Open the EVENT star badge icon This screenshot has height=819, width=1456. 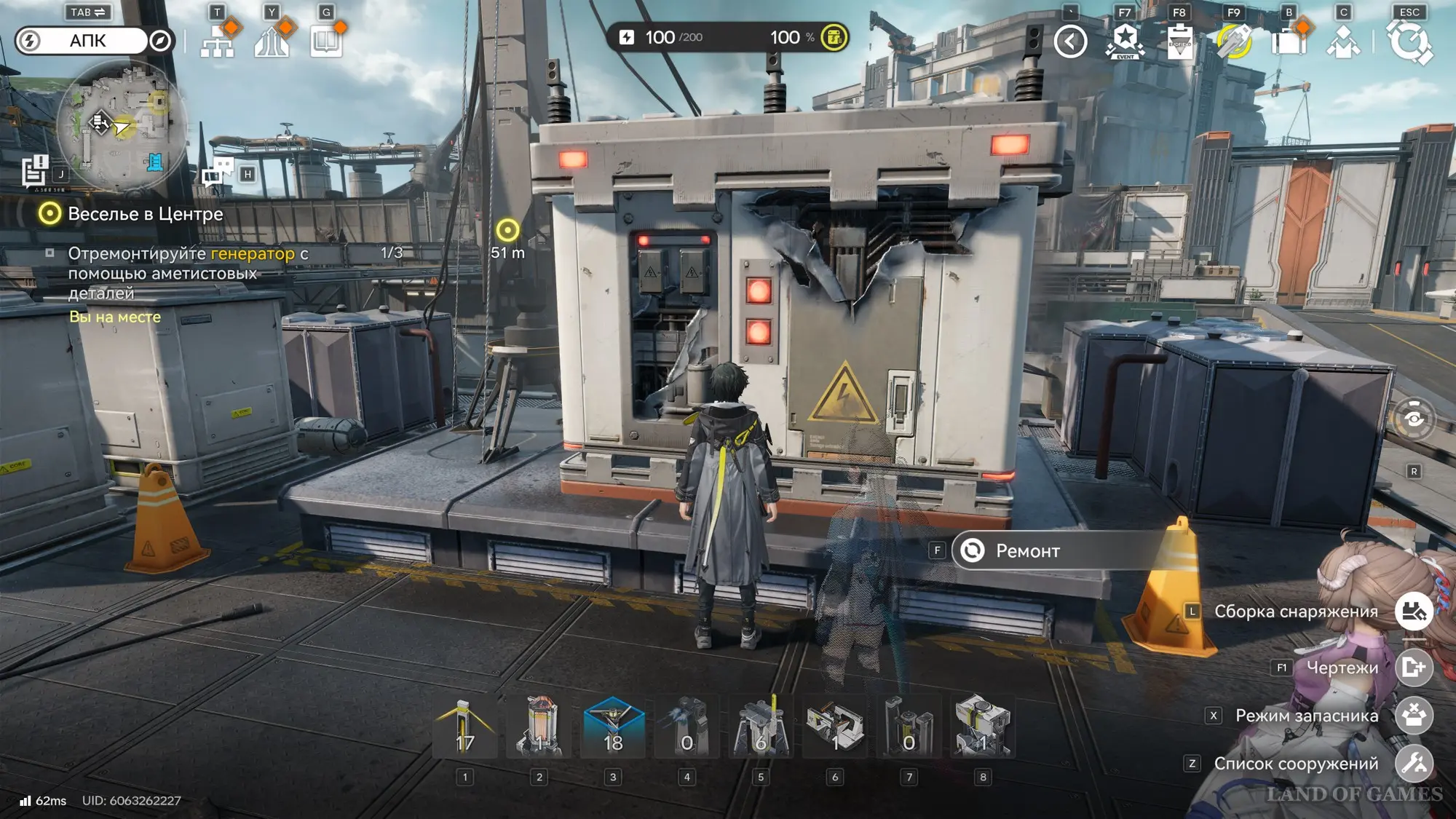(x=1125, y=41)
